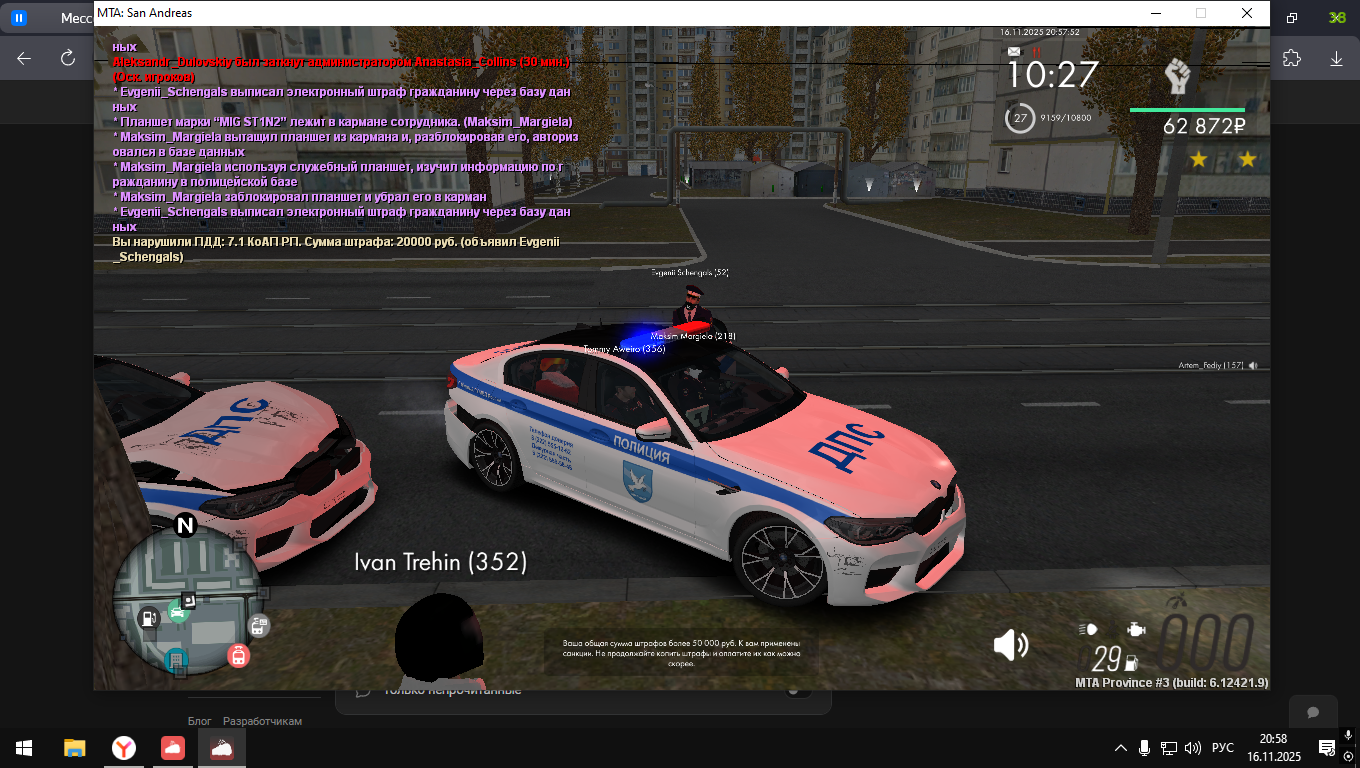Click the grey bus-stop marker on the minimap
Screen dimensions: 1360x768
pyautogui.click(x=258, y=626)
